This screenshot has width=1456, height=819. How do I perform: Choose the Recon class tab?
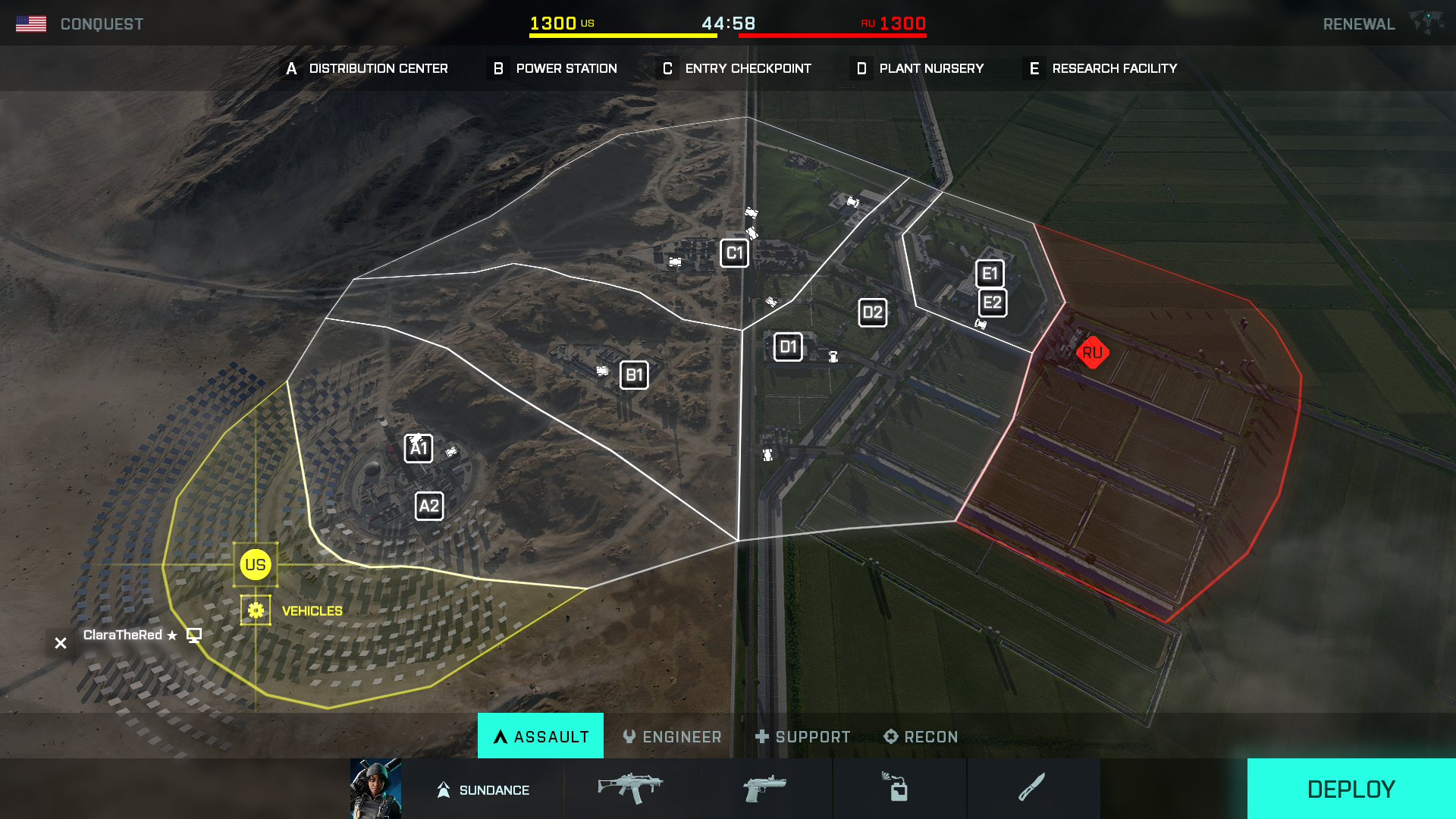(921, 736)
